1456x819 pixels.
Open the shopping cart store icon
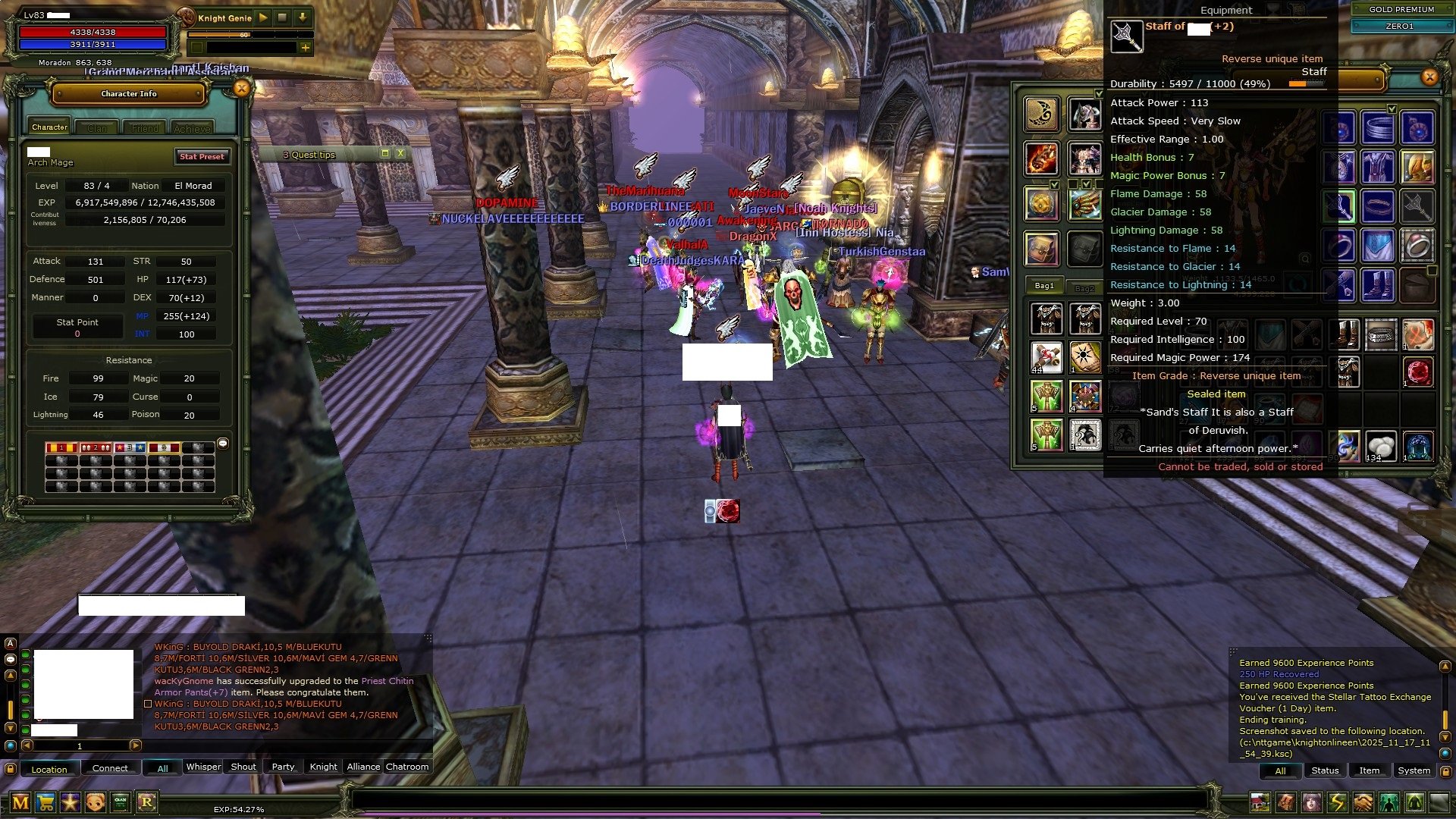[45, 802]
